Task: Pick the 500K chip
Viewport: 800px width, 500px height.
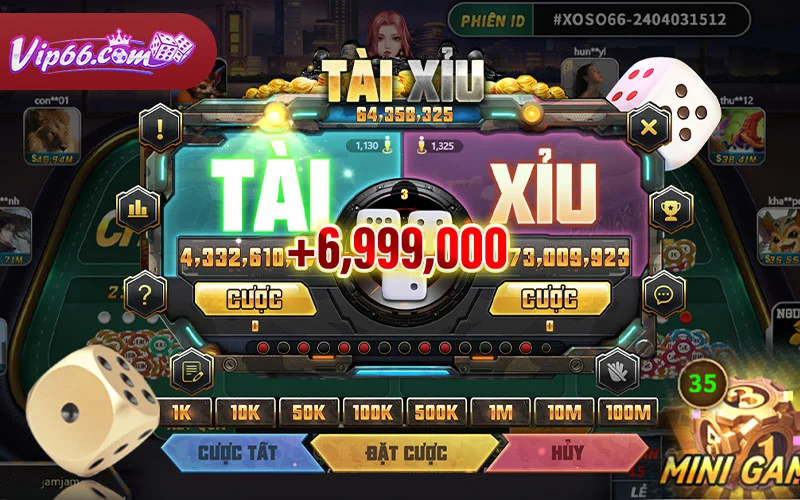Action: [437, 413]
